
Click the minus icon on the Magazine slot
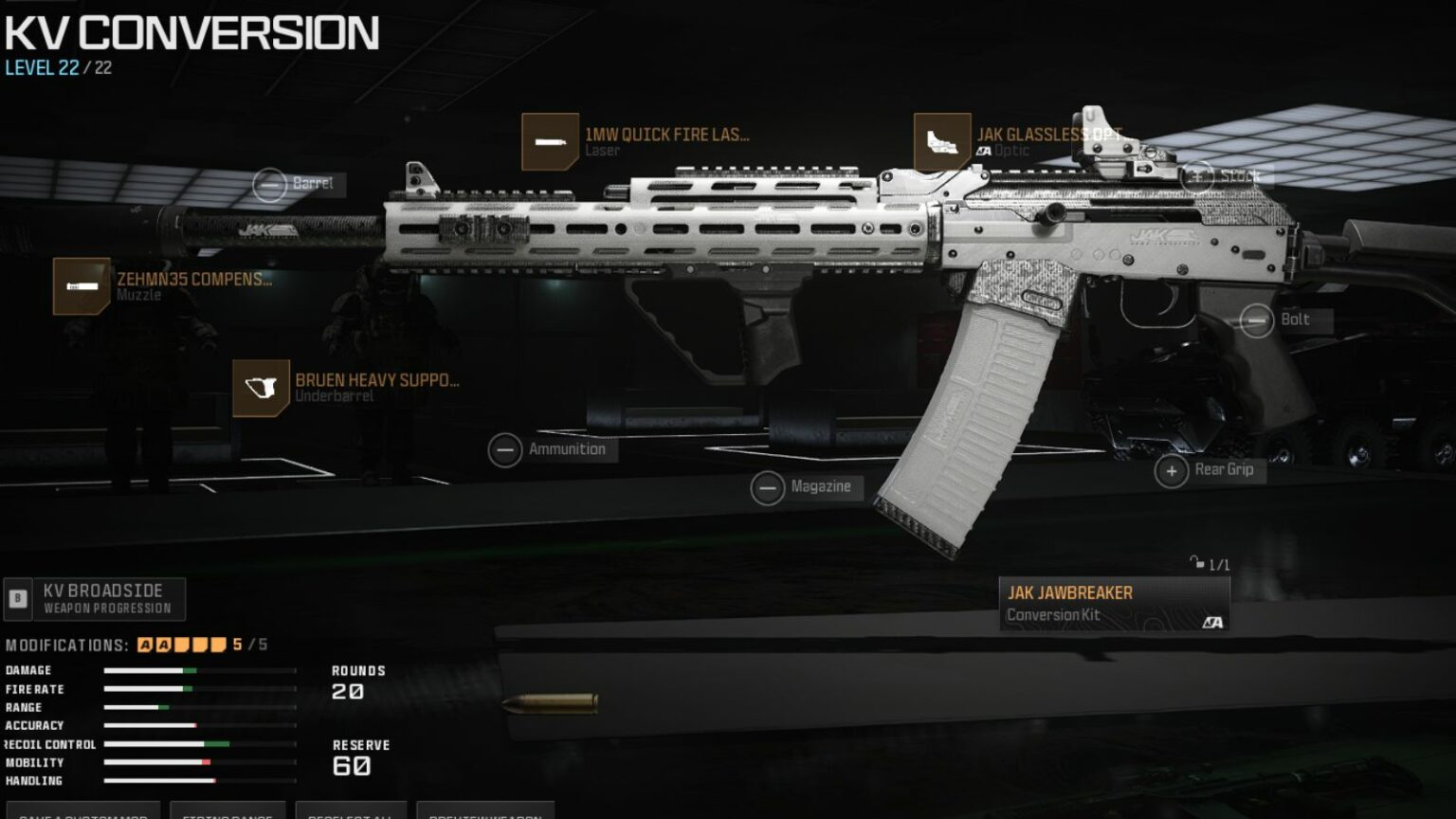[x=769, y=486]
